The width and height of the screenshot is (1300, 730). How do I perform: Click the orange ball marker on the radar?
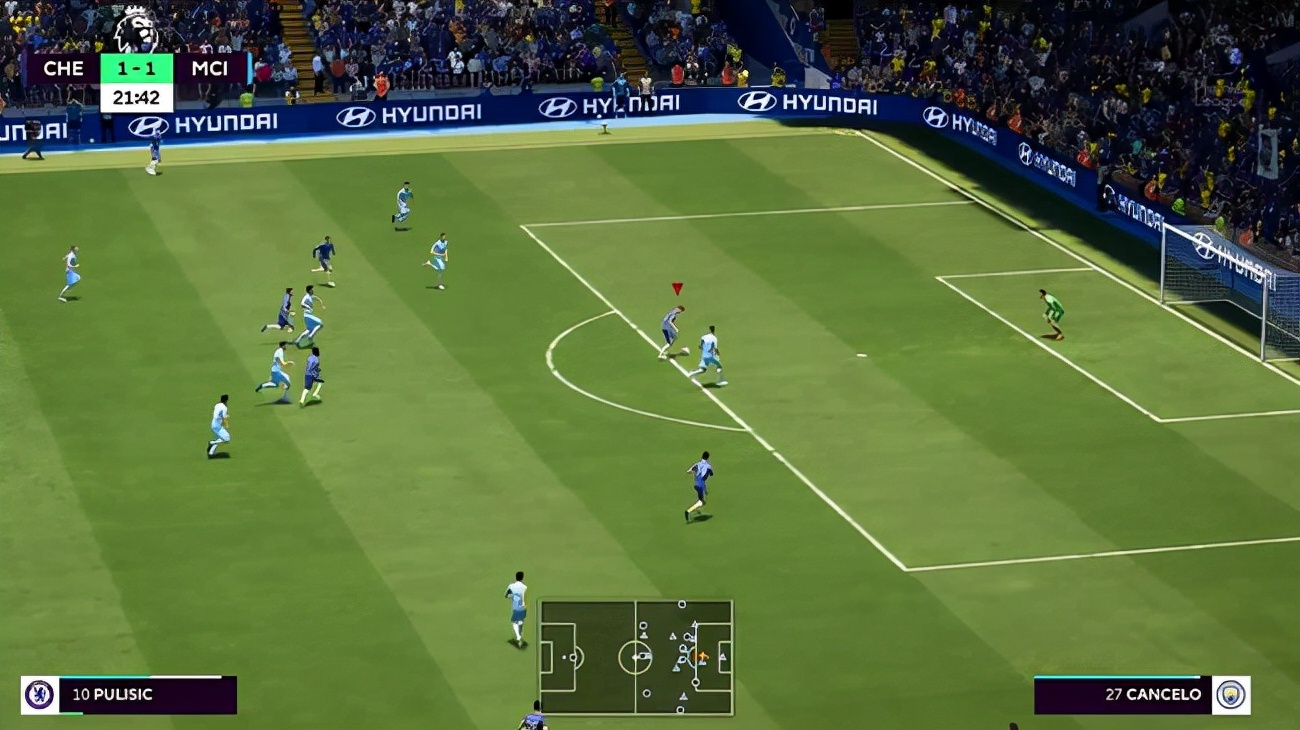pyautogui.click(x=703, y=656)
